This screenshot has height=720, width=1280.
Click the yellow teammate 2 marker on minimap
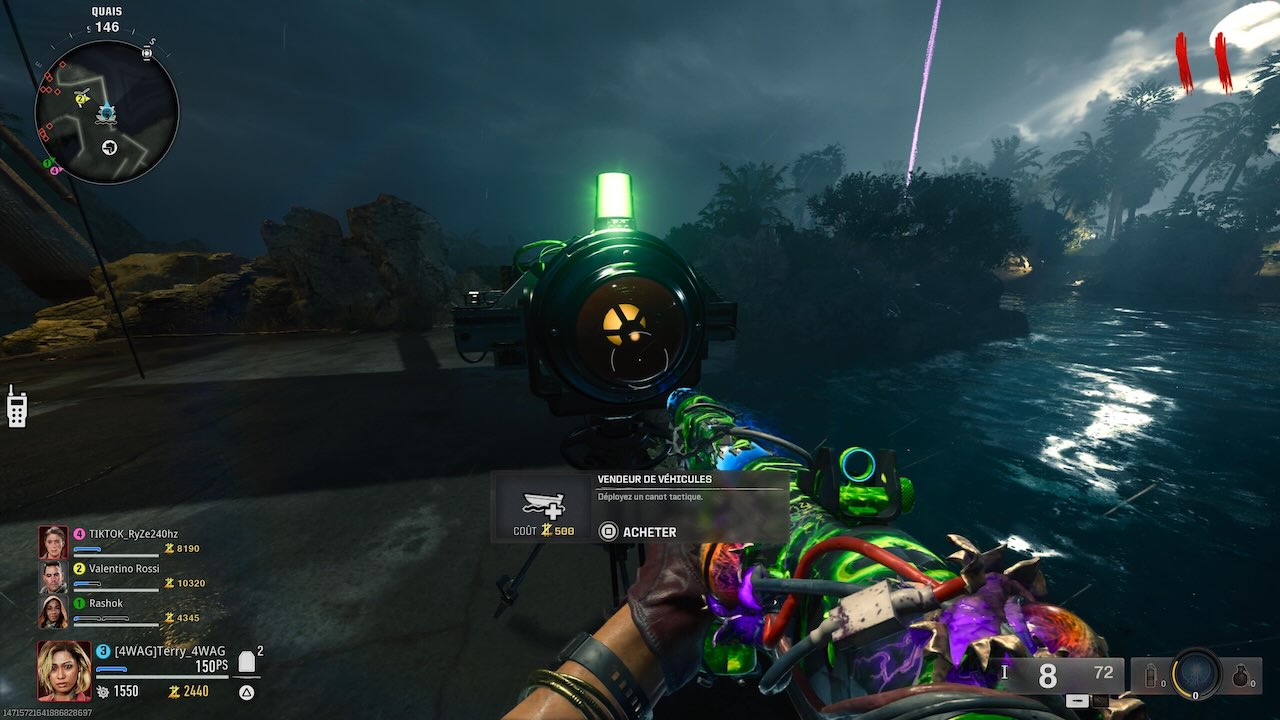[x=82, y=98]
